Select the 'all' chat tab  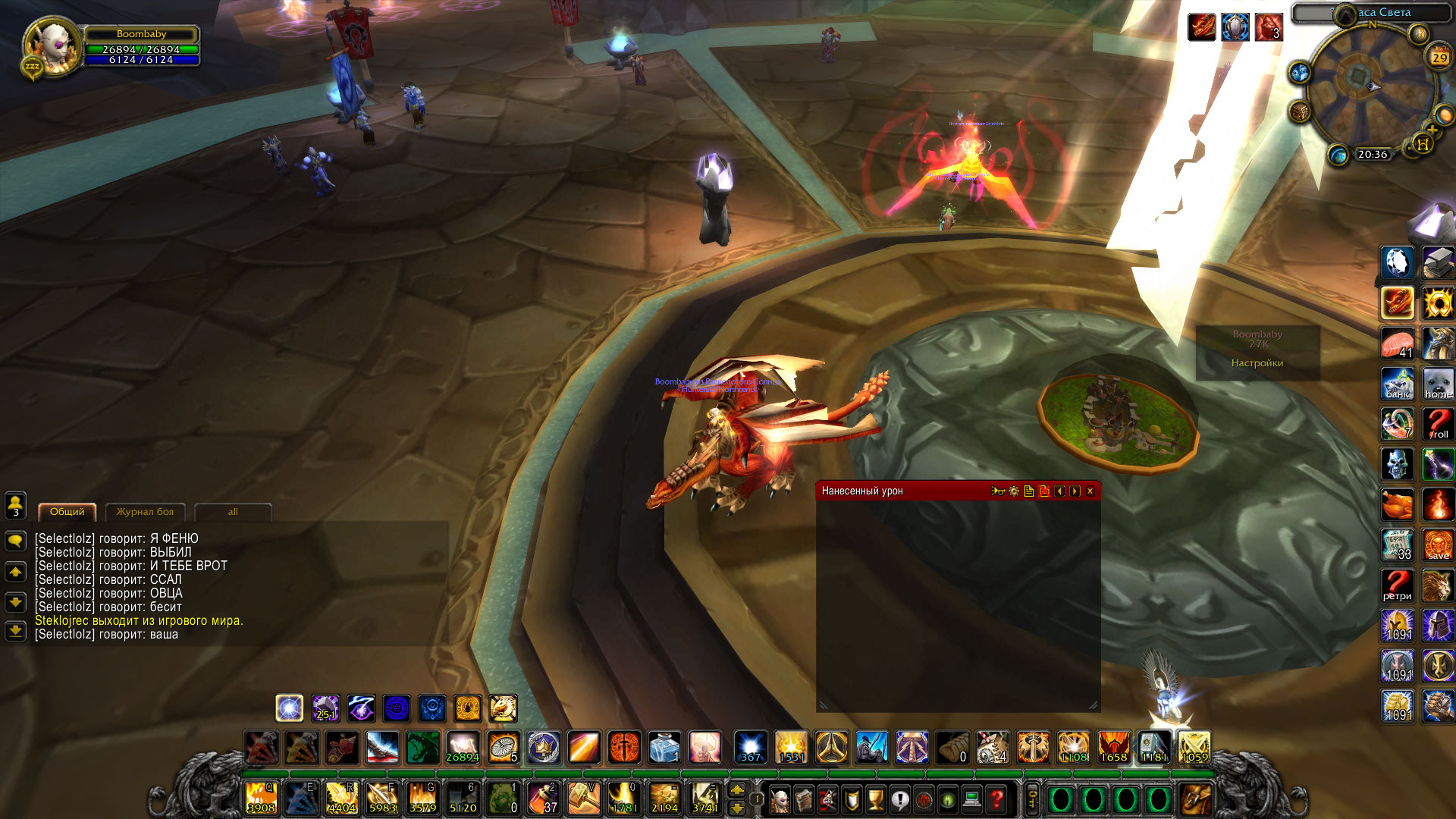pos(233,512)
